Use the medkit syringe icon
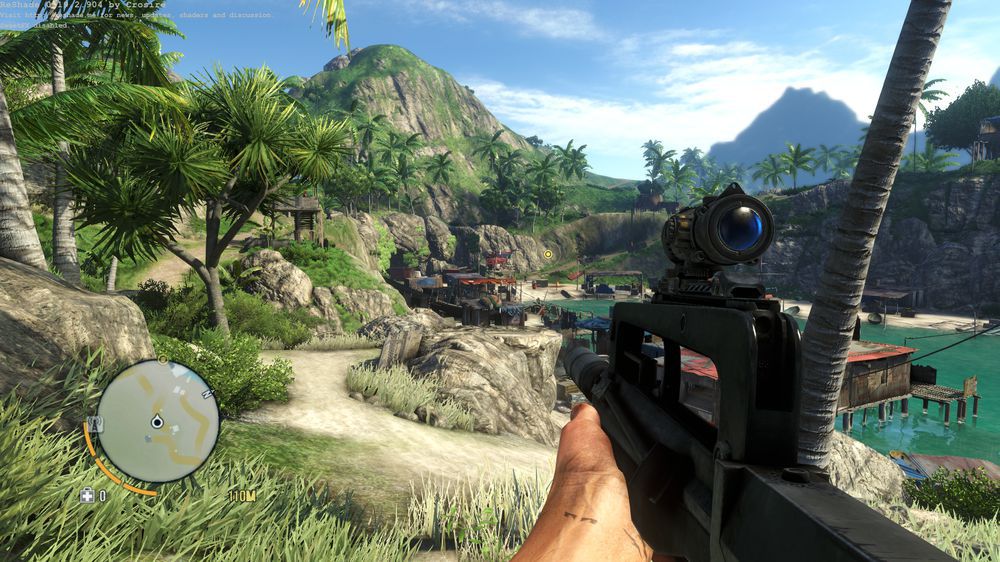 tap(88, 494)
